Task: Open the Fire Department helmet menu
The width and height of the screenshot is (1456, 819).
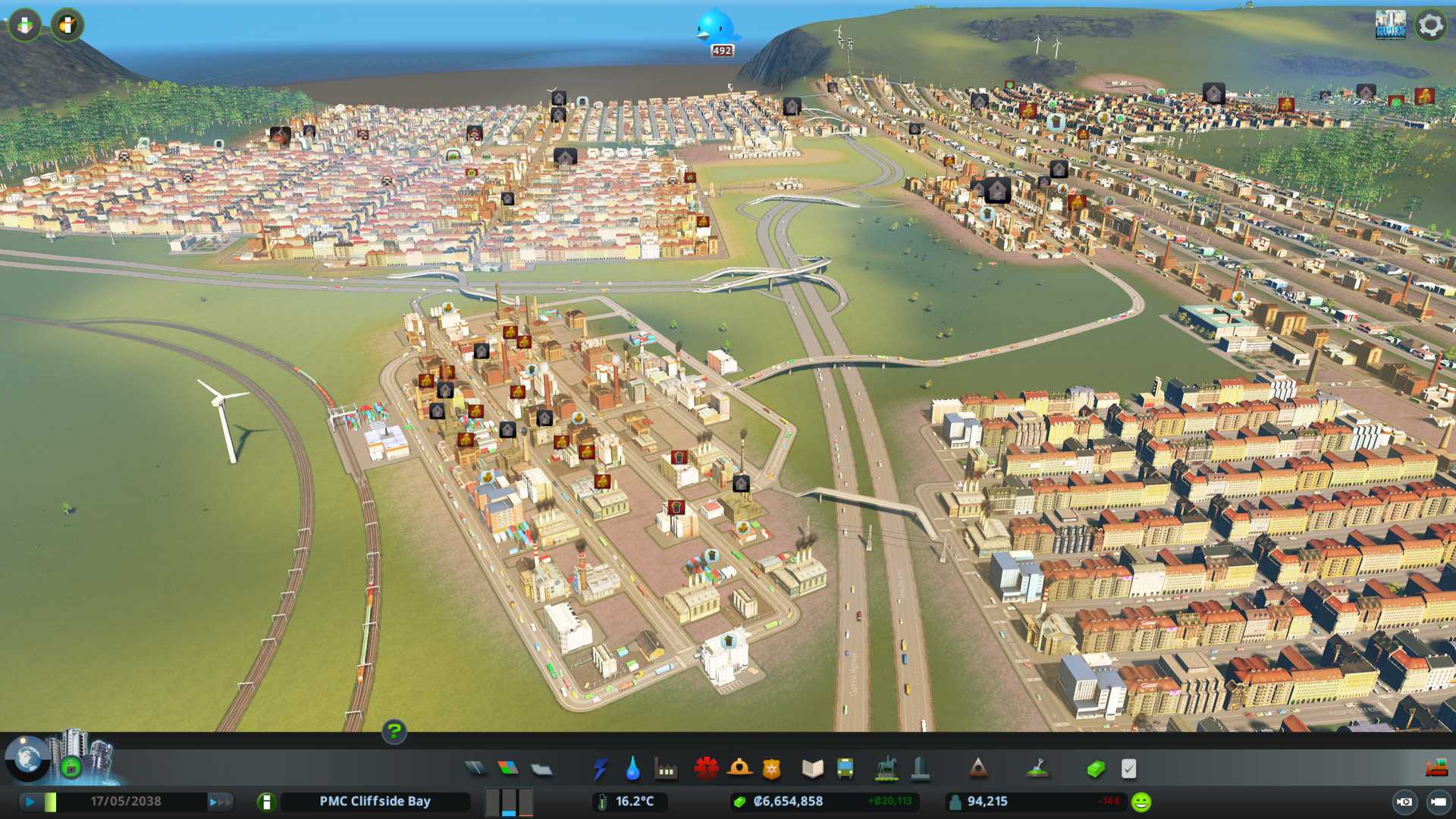Action: 739,769
